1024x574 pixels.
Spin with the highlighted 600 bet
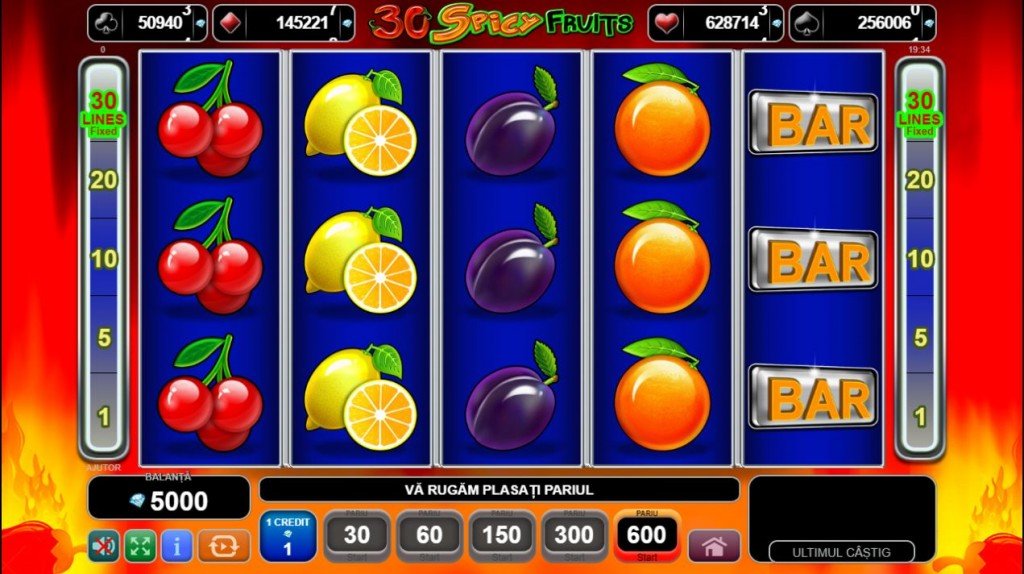(647, 536)
